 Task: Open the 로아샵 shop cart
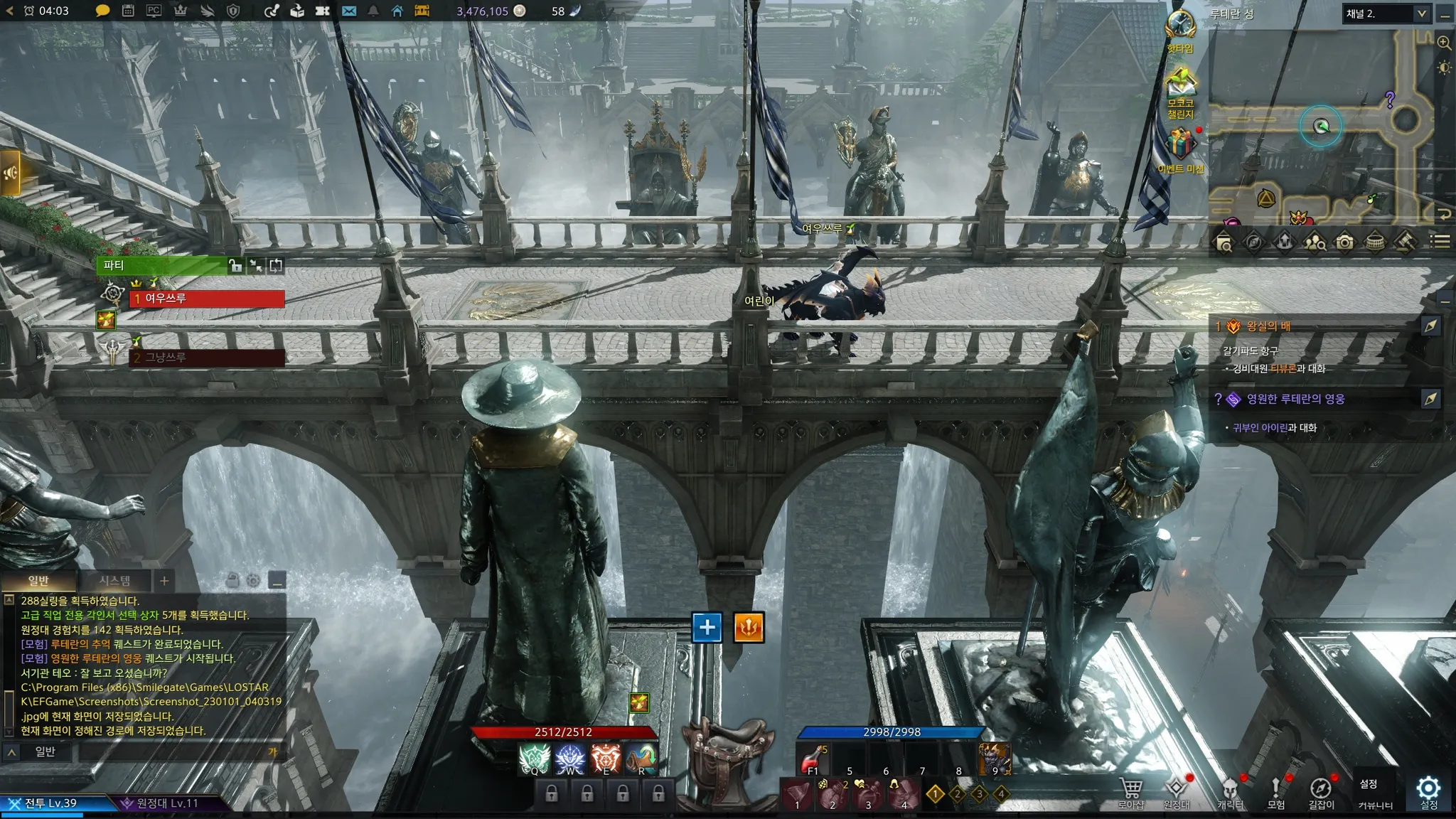(1130, 791)
